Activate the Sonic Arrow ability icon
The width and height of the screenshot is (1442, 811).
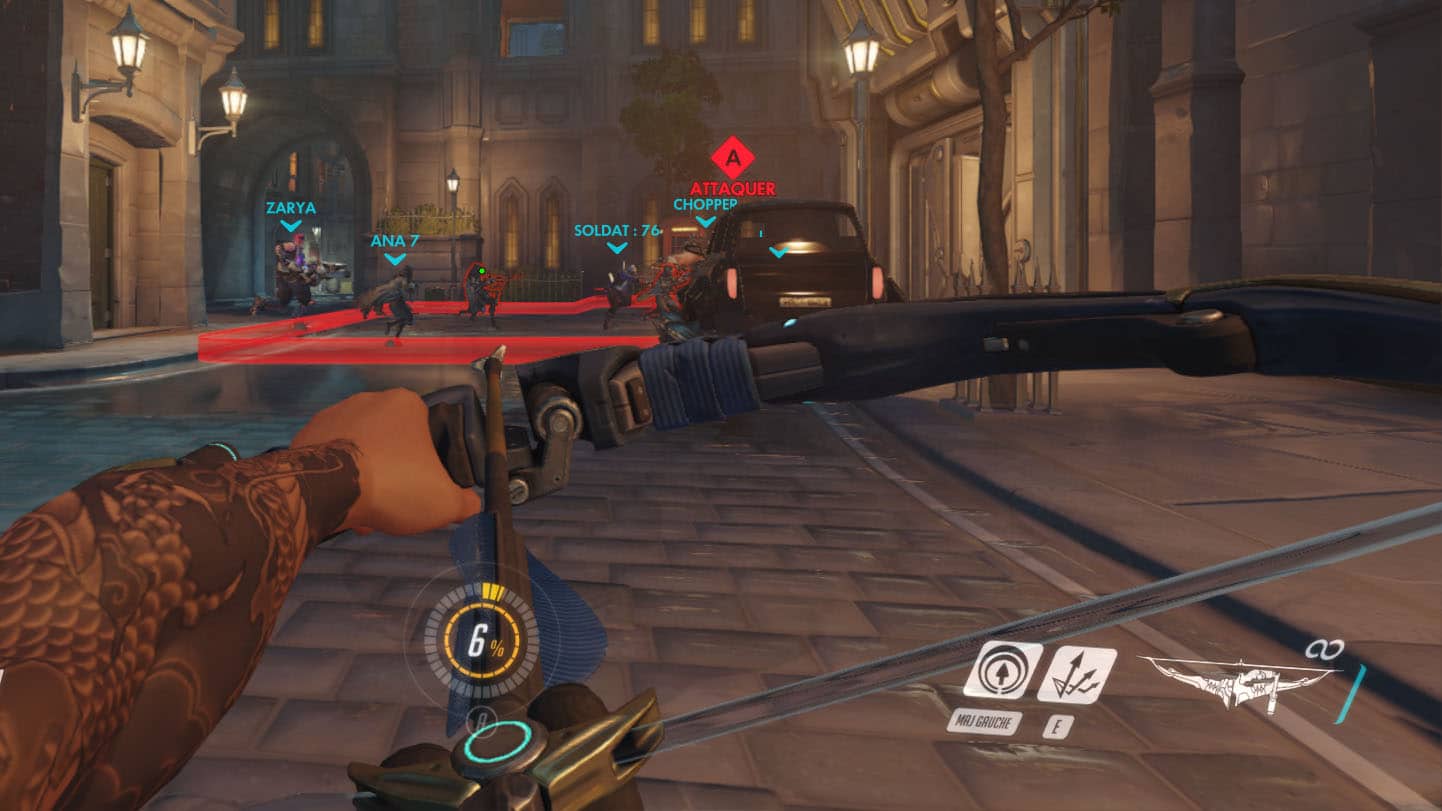(1001, 671)
